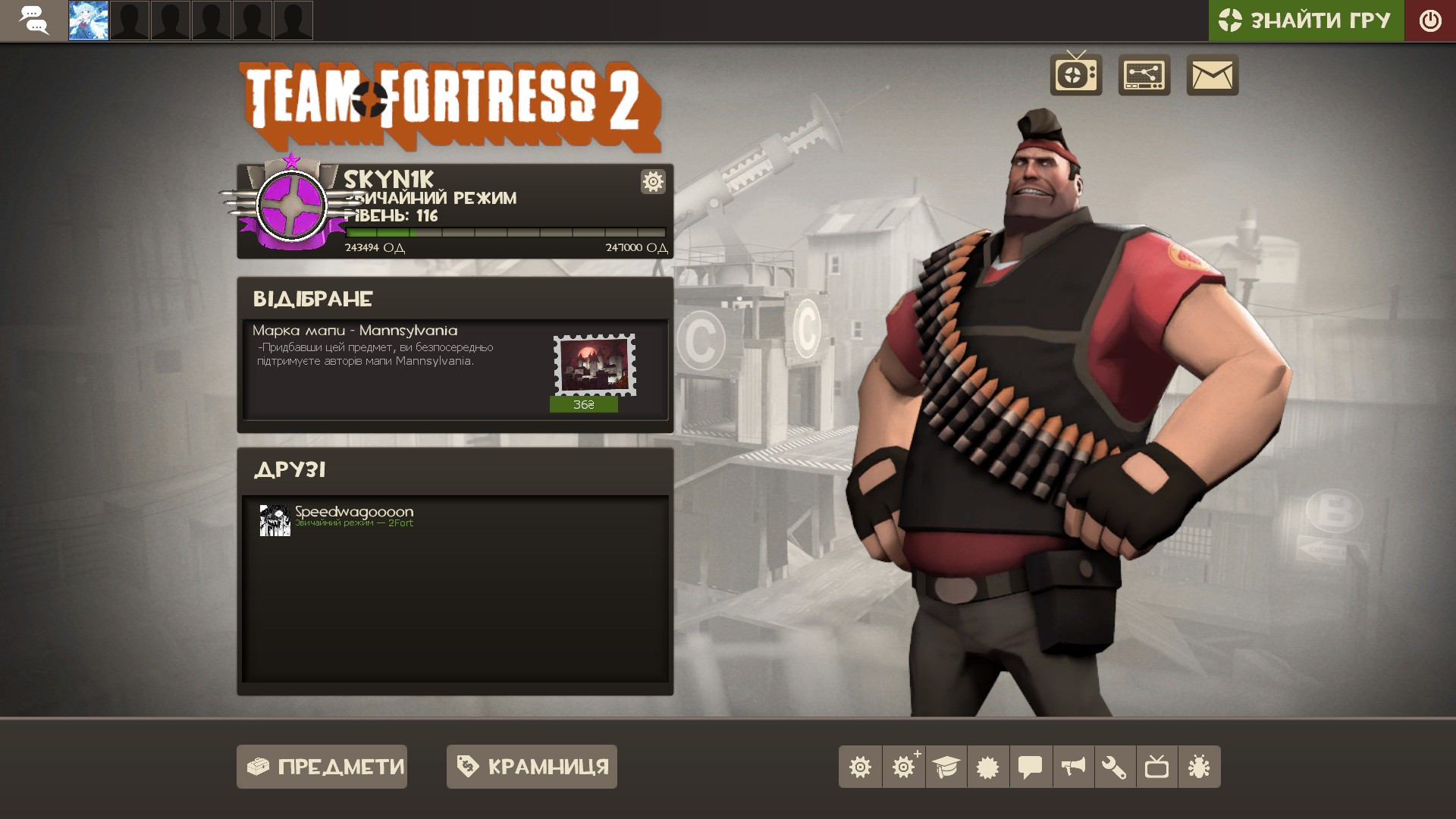The height and width of the screenshot is (819, 1456).
Task: Check notifications envelope icon
Action: pyautogui.click(x=1212, y=75)
